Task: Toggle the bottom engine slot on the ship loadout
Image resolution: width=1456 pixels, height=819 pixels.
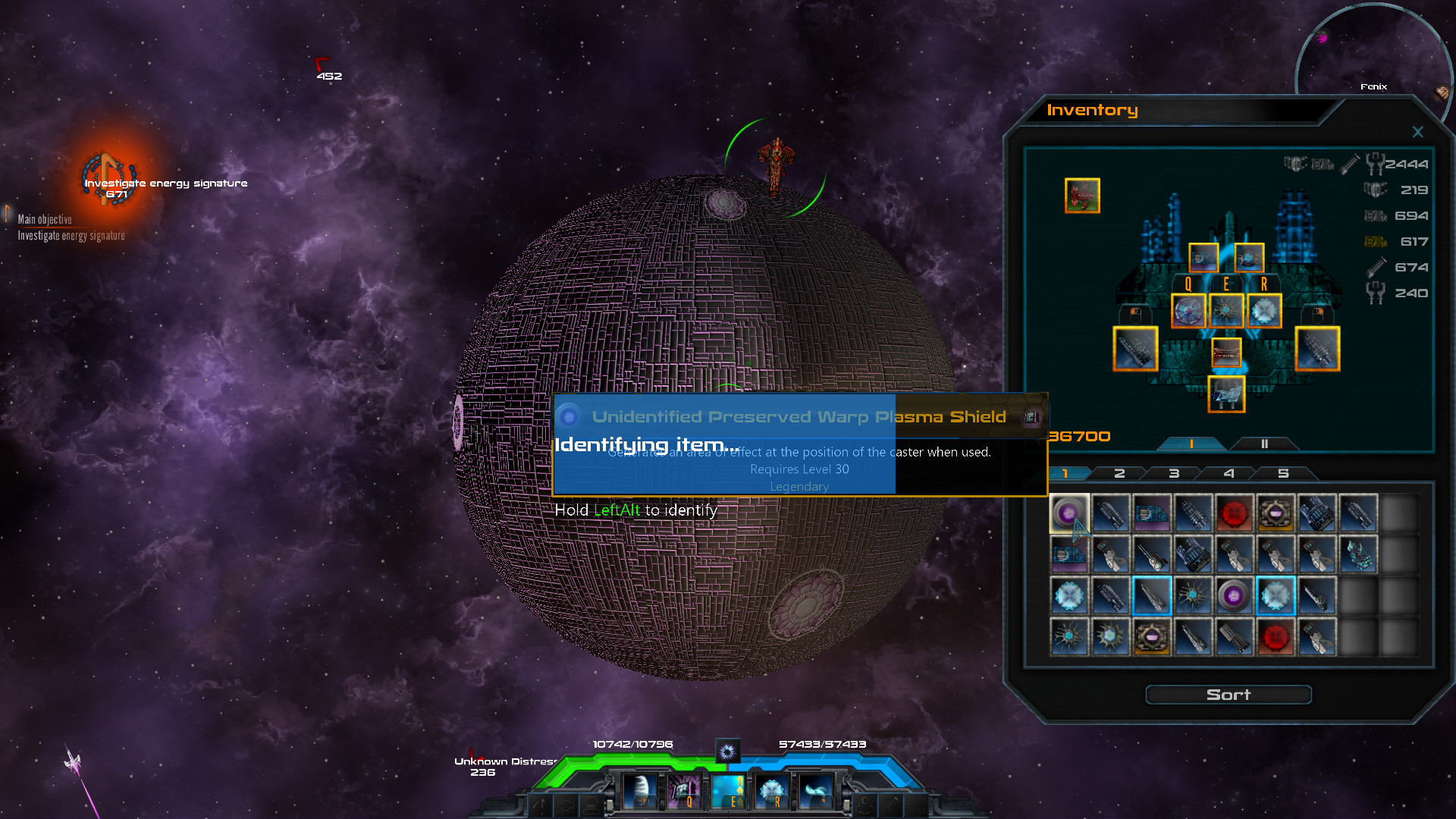Action: pos(1228,394)
